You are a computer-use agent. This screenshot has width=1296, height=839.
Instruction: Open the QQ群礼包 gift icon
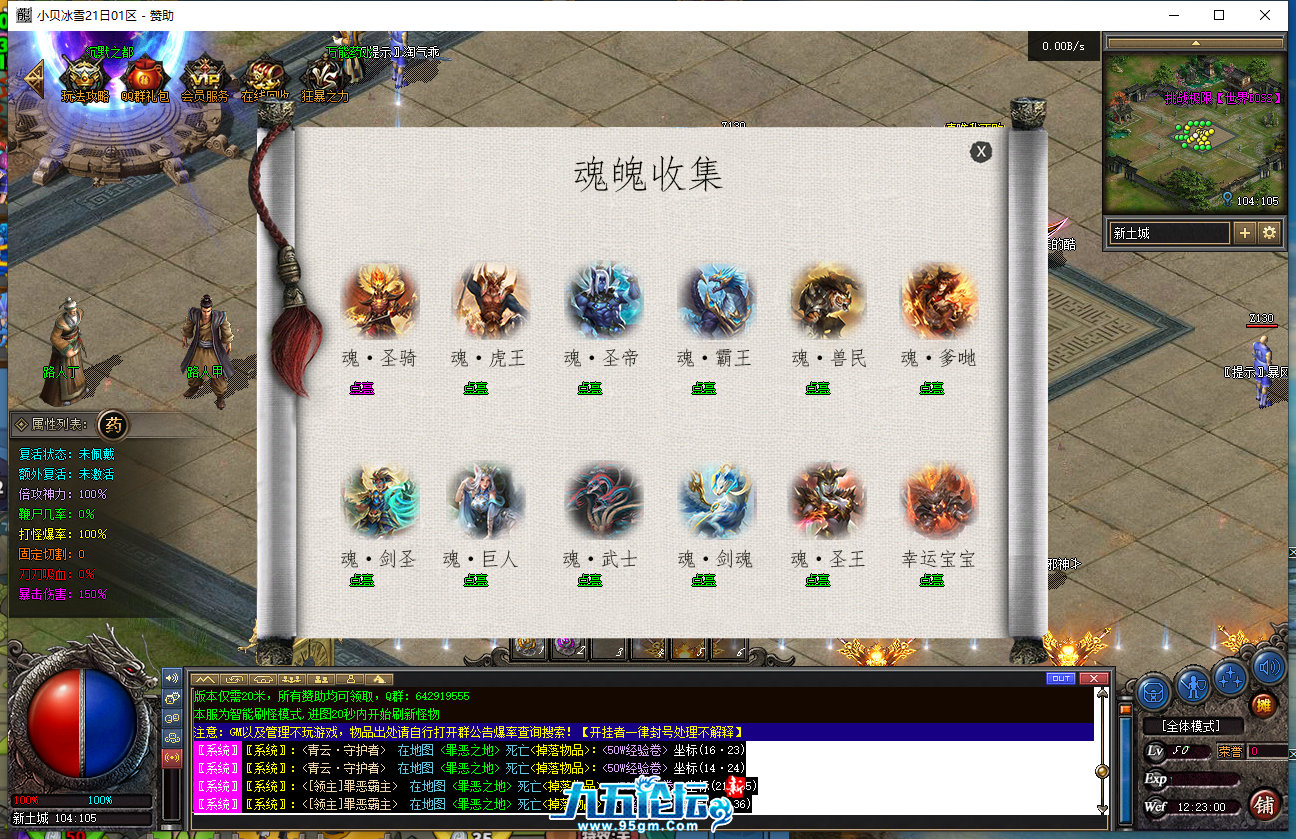[x=143, y=72]
